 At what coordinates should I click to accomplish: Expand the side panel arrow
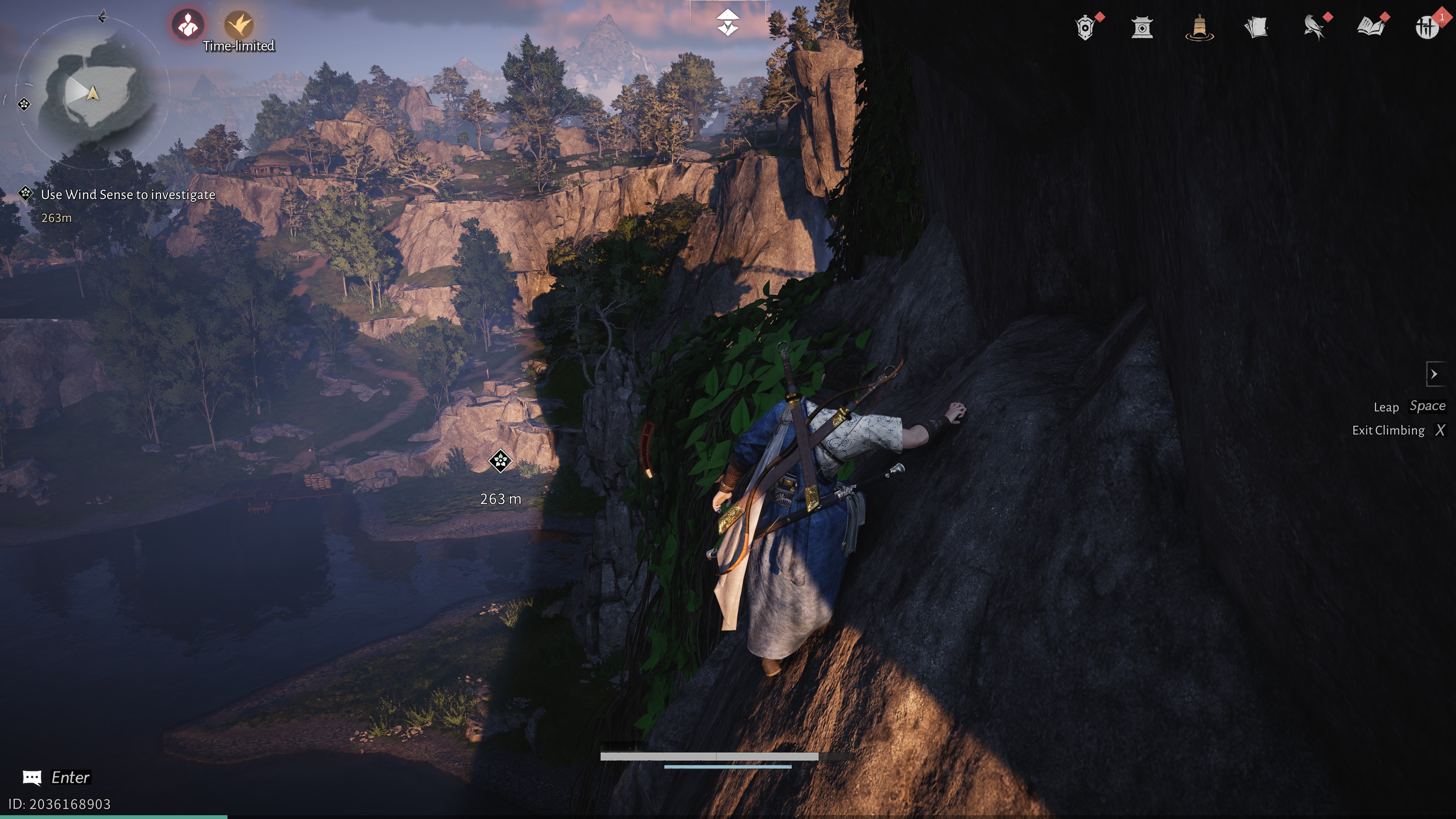pyautogui.click(x=1434, y=374)
